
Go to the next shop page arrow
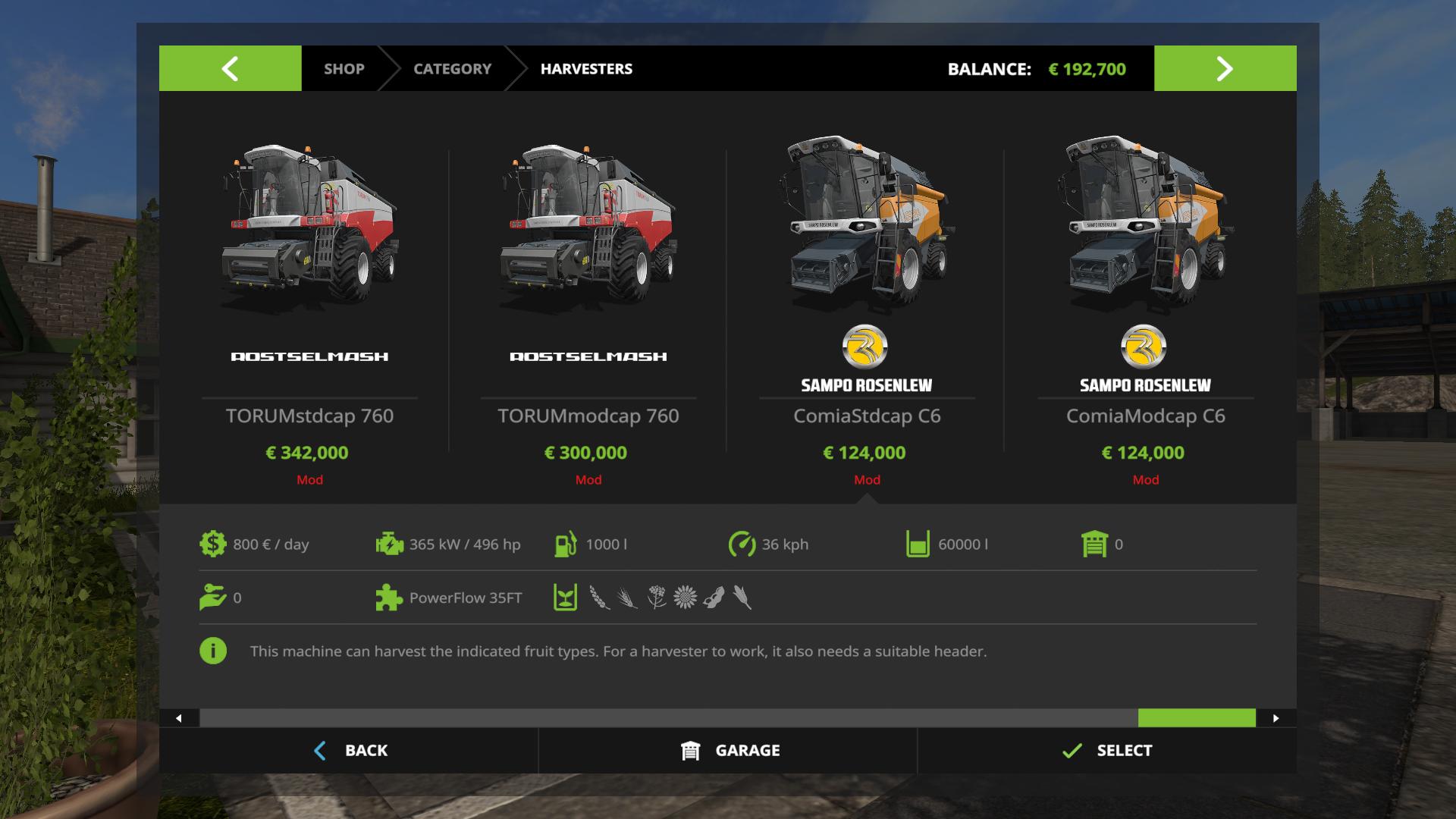[x=1225, y=68]
